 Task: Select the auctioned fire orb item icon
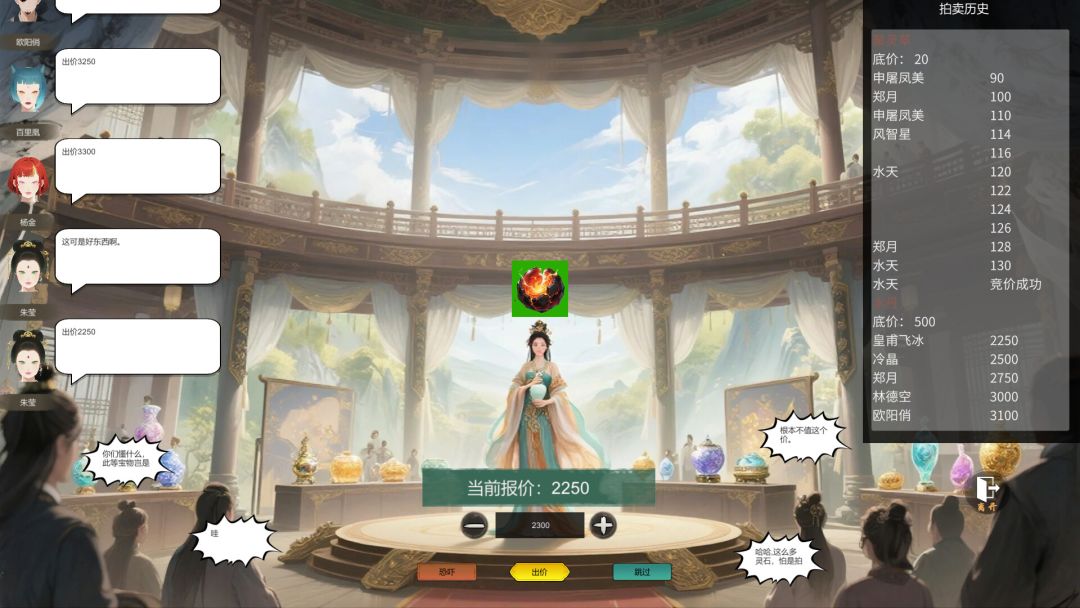(x=540, y=288)
